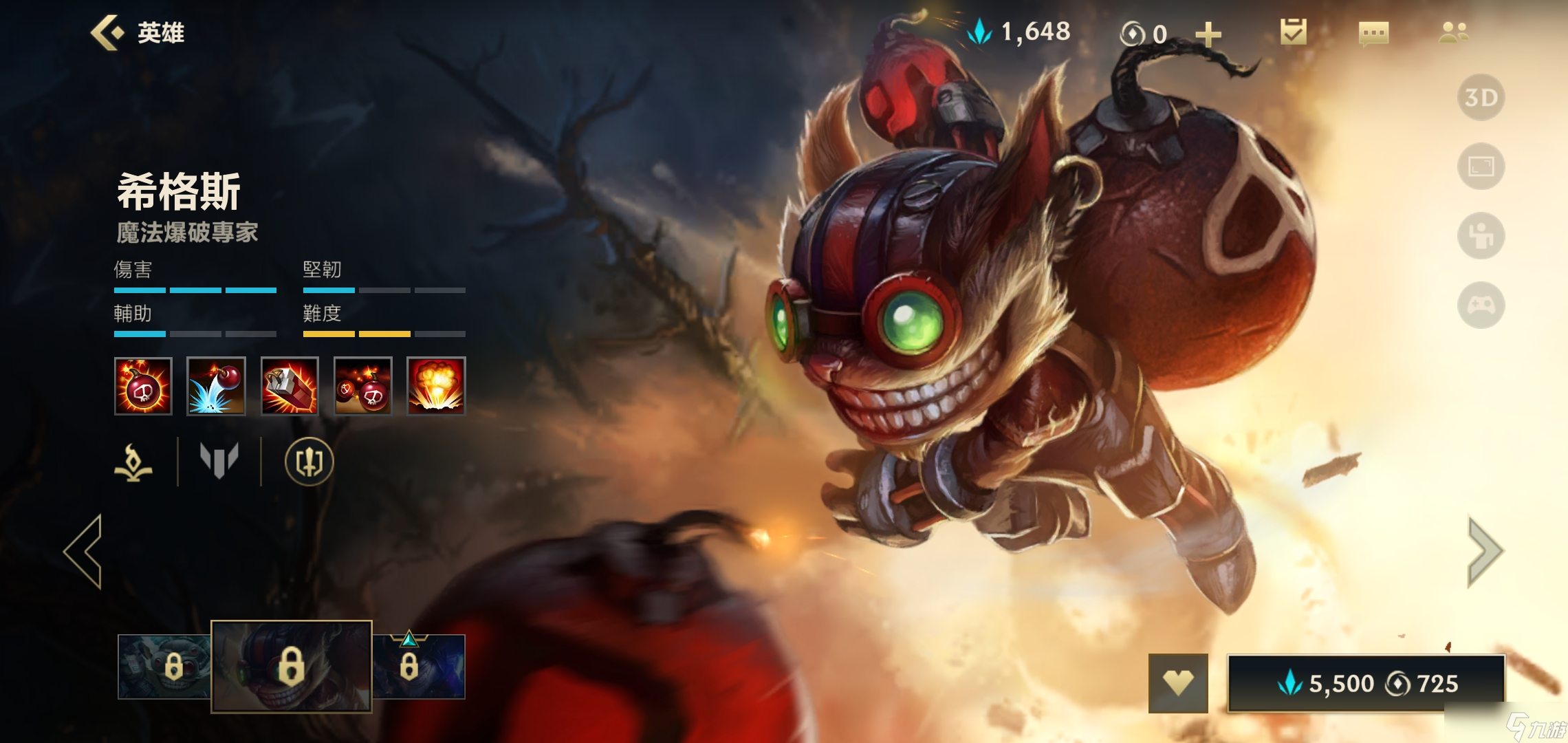Select the passive skull bomb ability icon
The width and height of the screenshot is (1568, 743).
(x=143, y=386)
